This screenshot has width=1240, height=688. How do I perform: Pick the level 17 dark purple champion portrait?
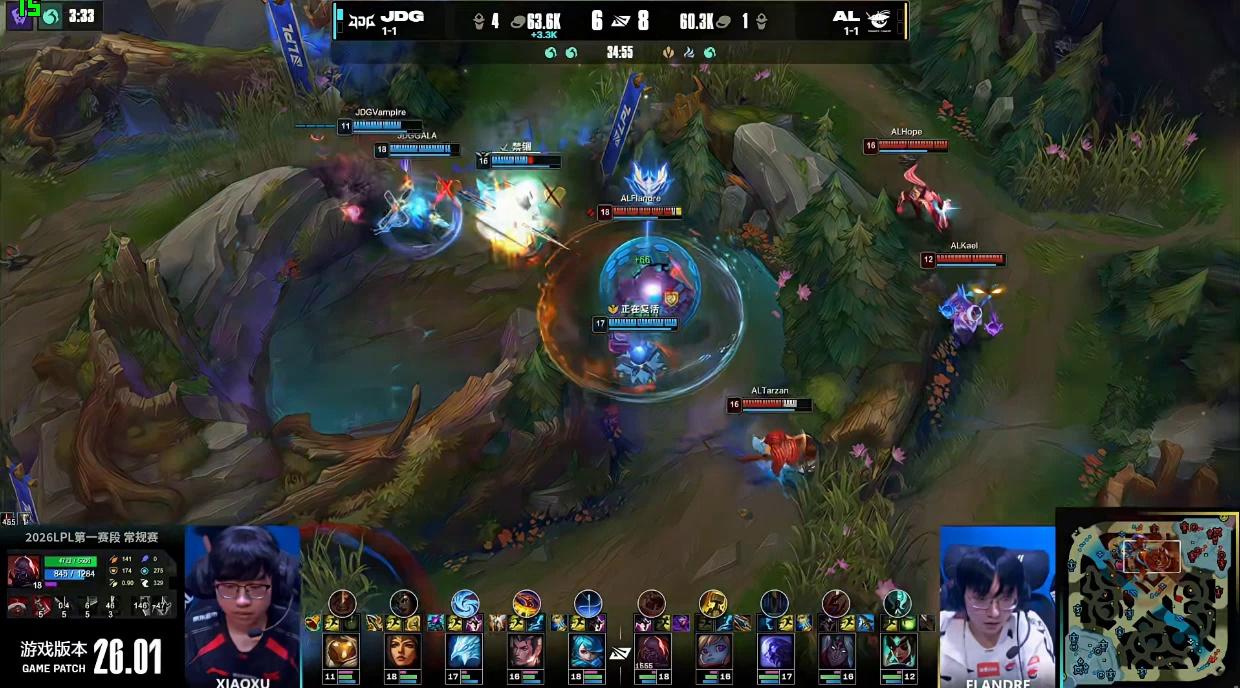tap(774, 651)
